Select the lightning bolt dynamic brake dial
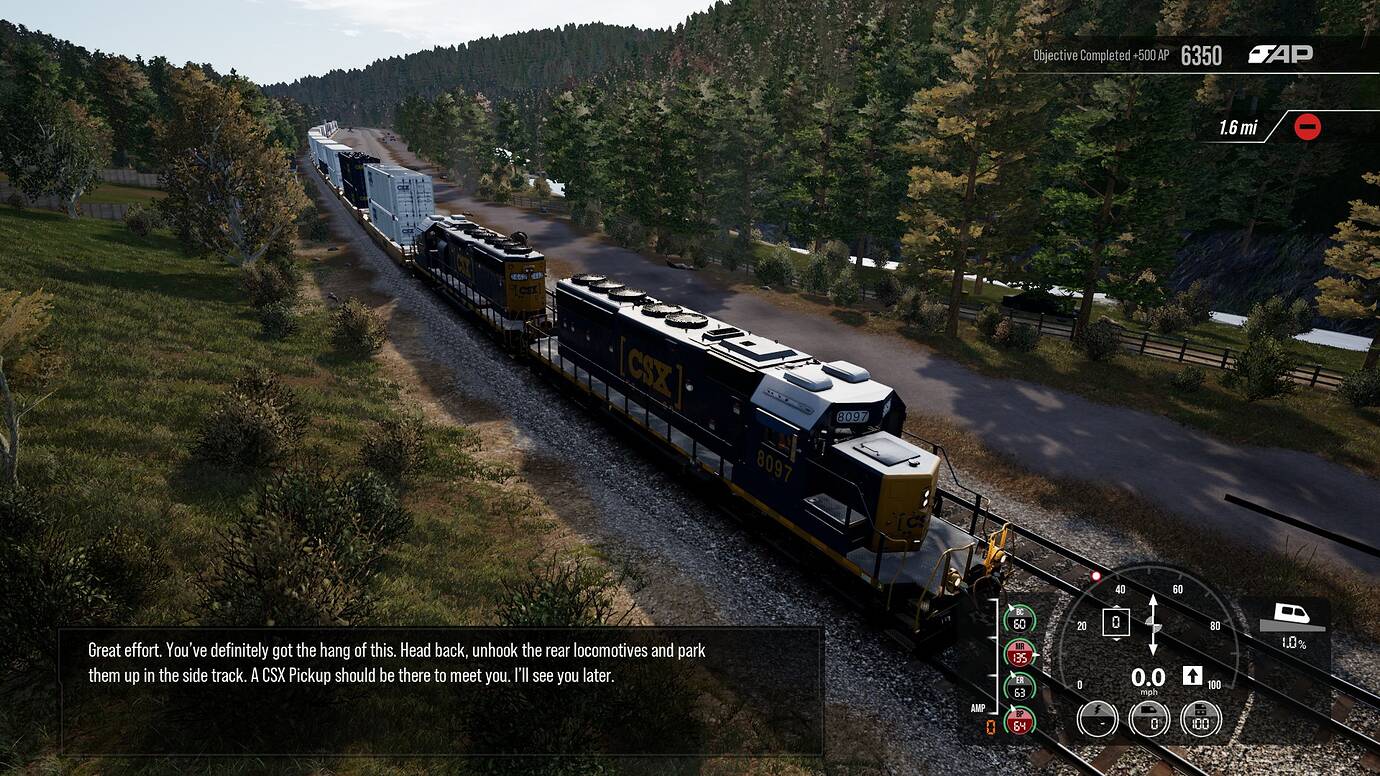The height and width of the screenshot is (776, 1380). point(1097,718)
